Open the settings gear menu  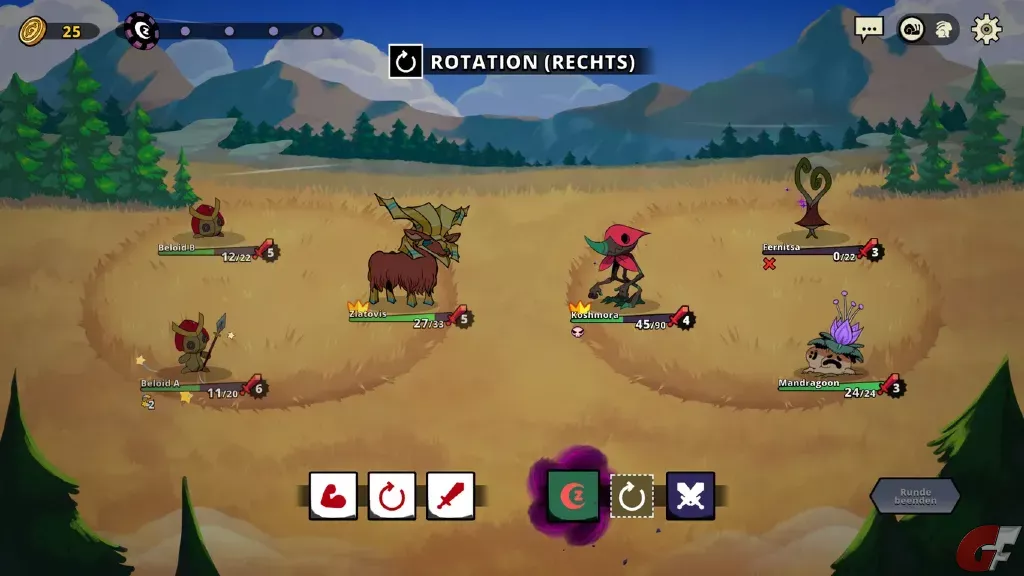pos(986,29)
